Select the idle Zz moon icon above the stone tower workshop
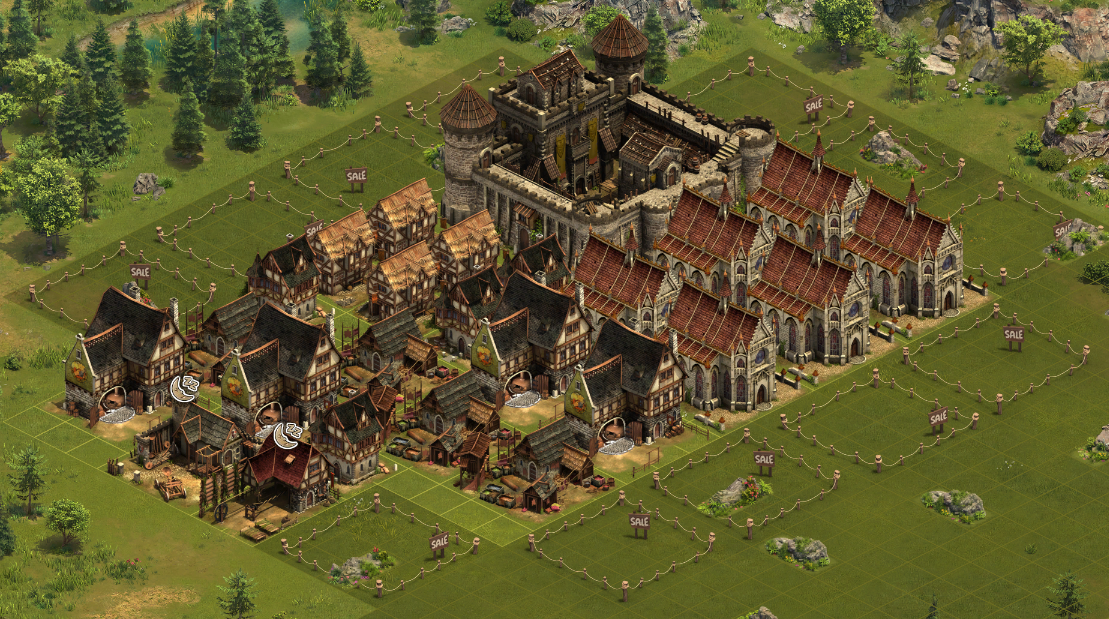1109x619 pixels. pos(182,388)
